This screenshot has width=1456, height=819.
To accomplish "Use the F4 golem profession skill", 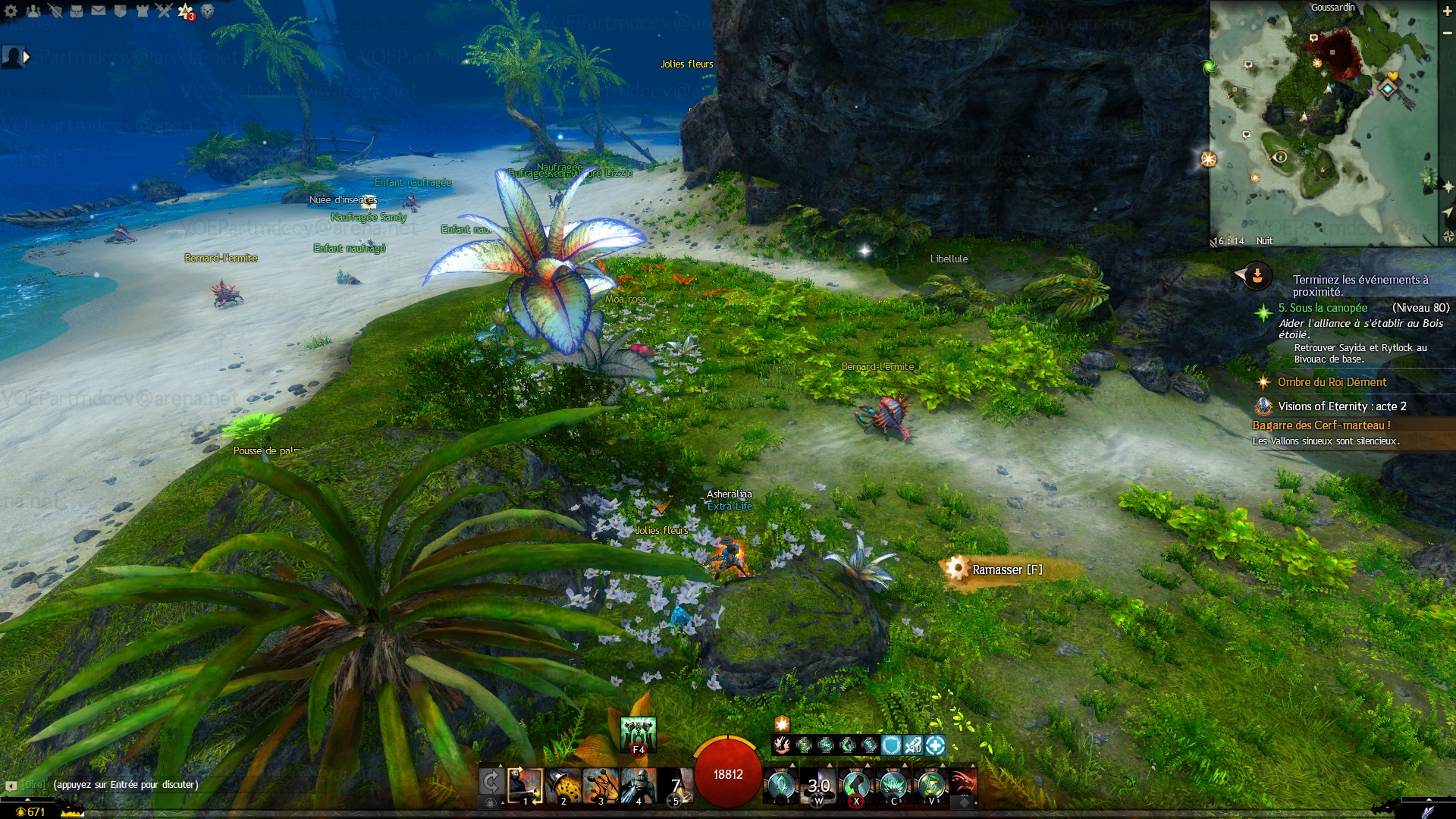I will (x=638, y=734).
